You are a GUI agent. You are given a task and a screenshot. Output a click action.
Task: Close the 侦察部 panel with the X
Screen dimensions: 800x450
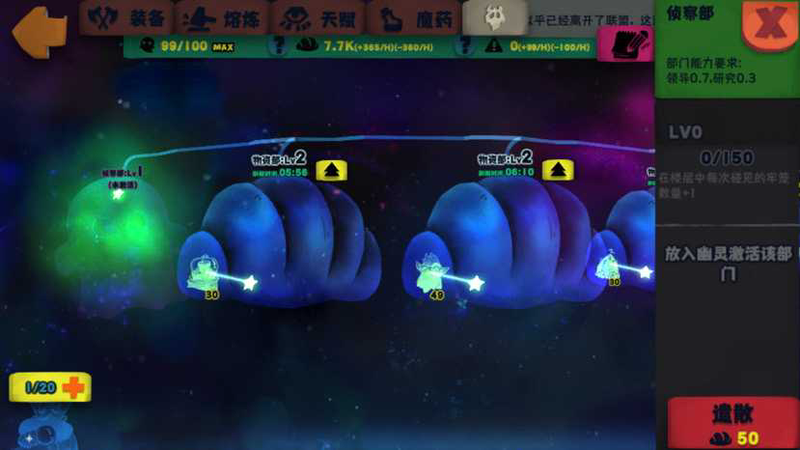point(771,25)
